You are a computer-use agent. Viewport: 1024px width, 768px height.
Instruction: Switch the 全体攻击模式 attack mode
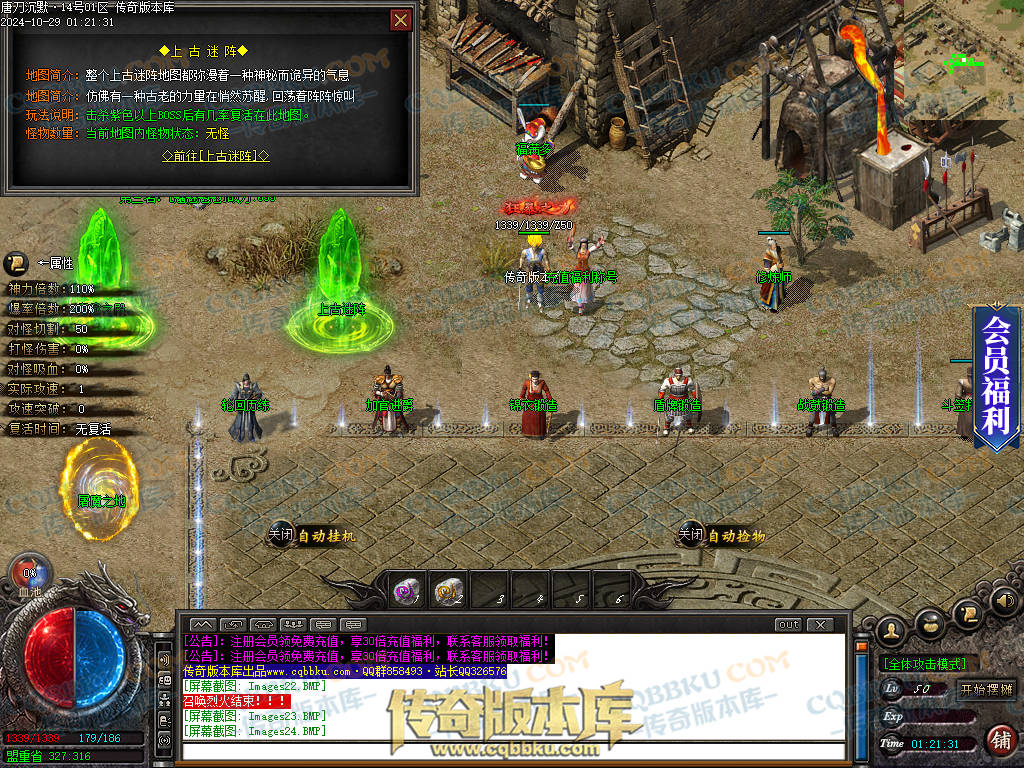[x=923, y=663]
